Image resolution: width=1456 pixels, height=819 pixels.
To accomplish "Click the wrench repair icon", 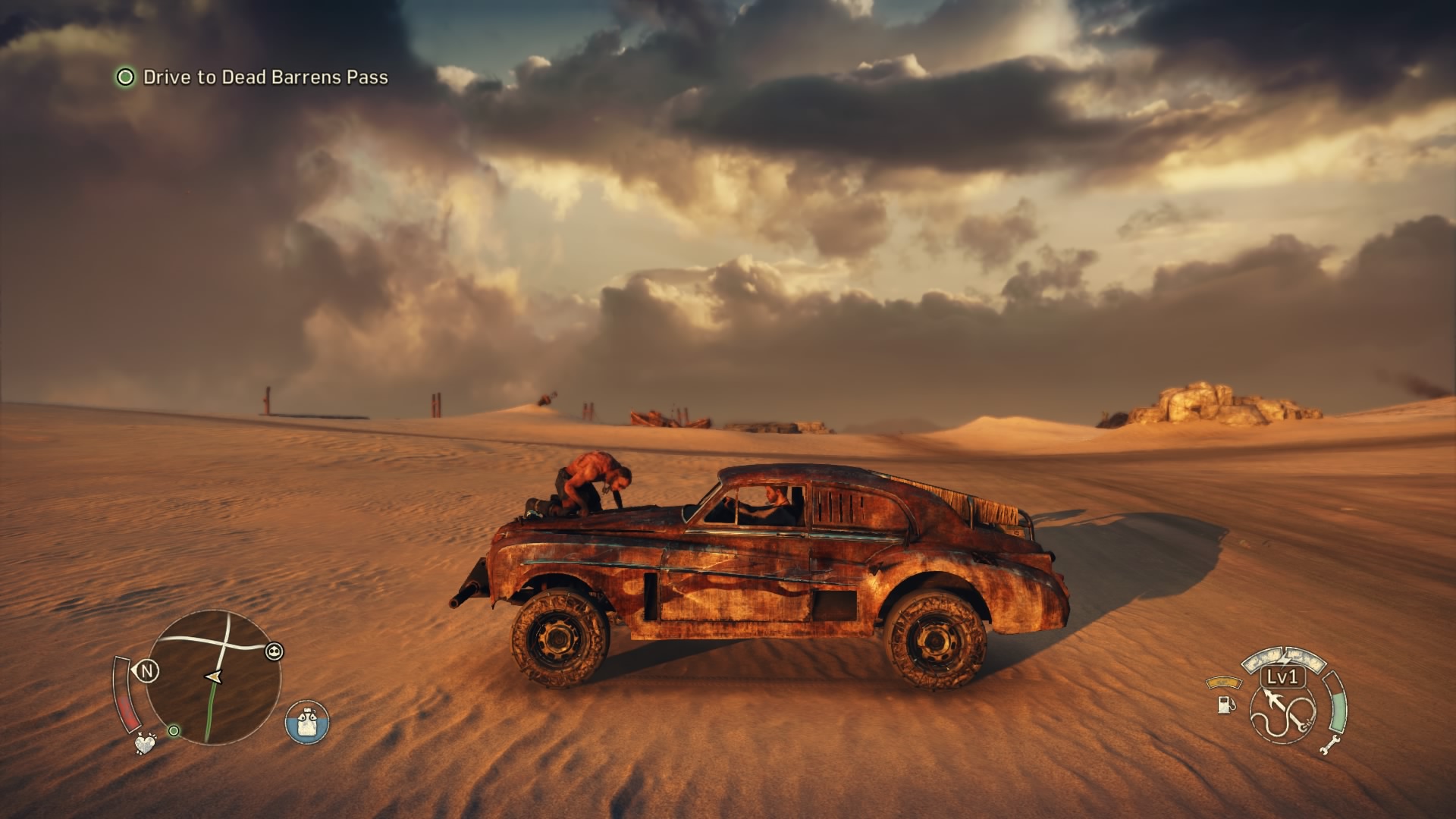I will tap(1329, 745).
